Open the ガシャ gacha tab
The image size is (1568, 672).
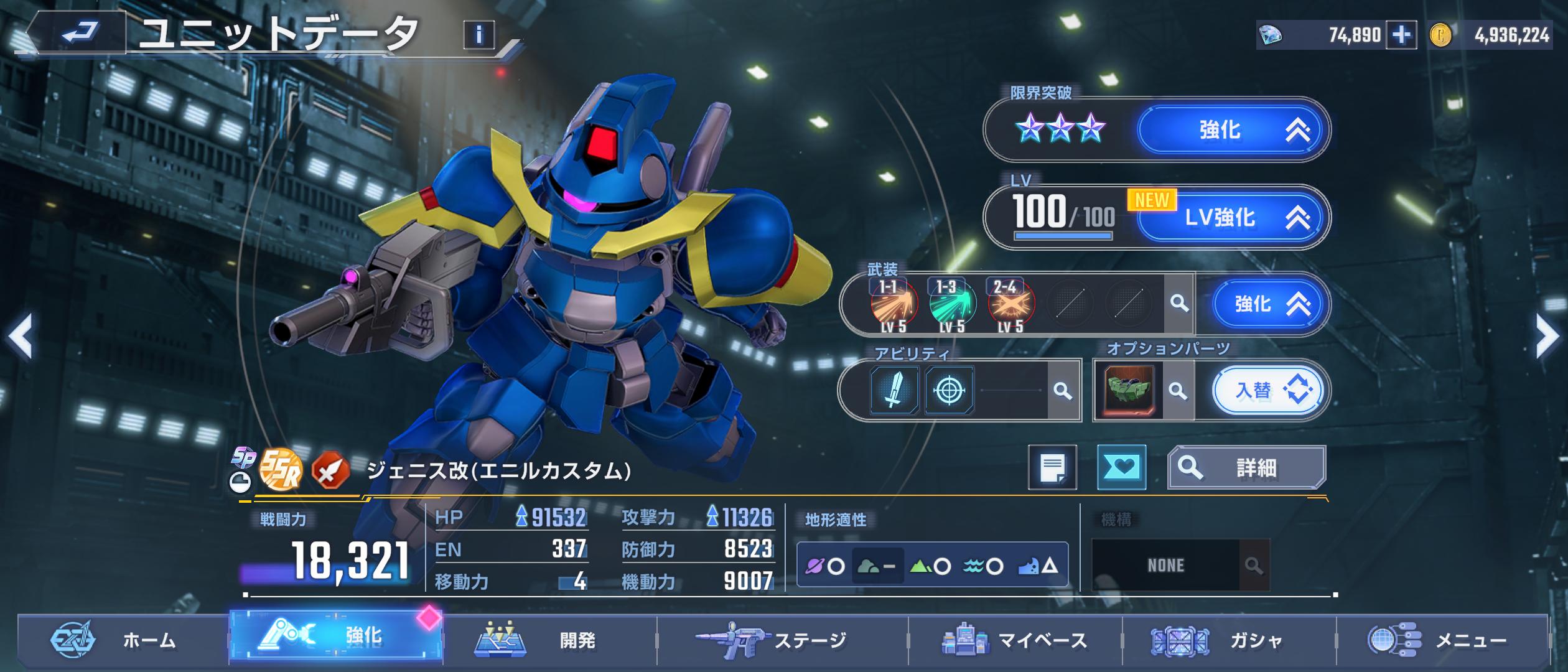pos(1229,640)
